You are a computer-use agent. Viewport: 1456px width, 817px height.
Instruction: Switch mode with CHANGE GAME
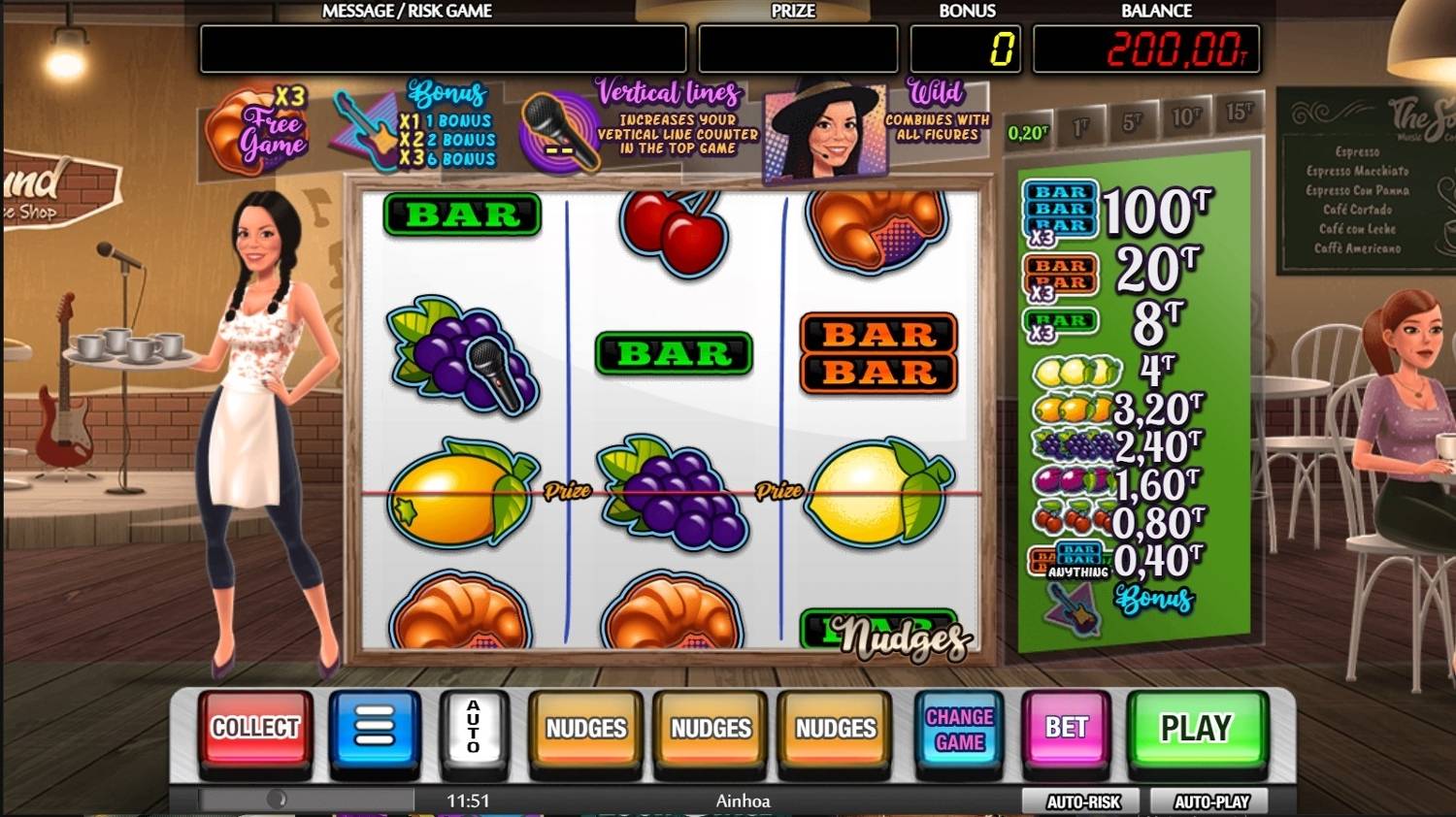959,730
